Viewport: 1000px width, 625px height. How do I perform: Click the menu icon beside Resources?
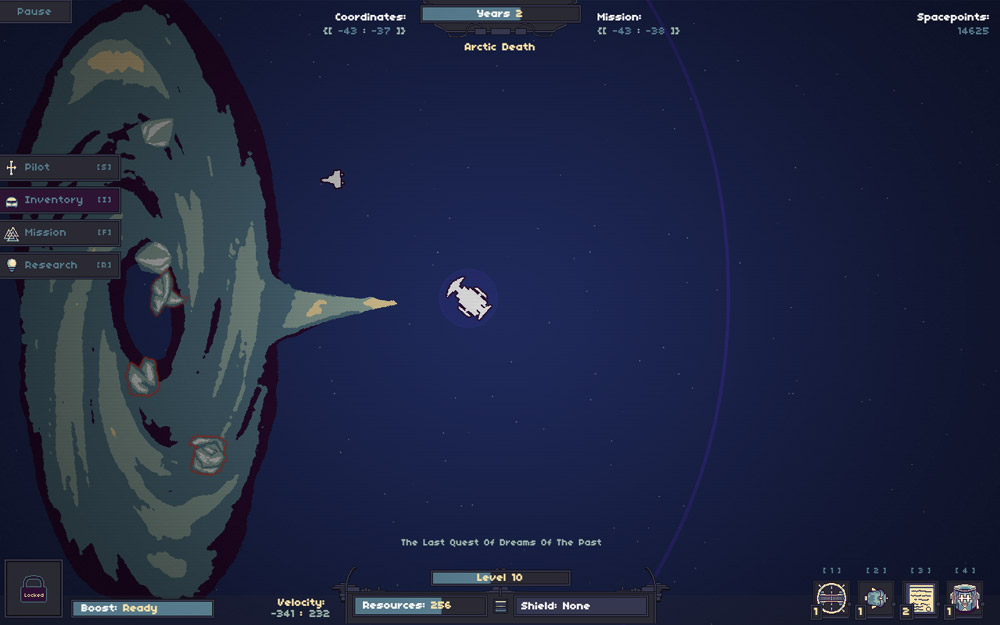[x=501, y=606]
